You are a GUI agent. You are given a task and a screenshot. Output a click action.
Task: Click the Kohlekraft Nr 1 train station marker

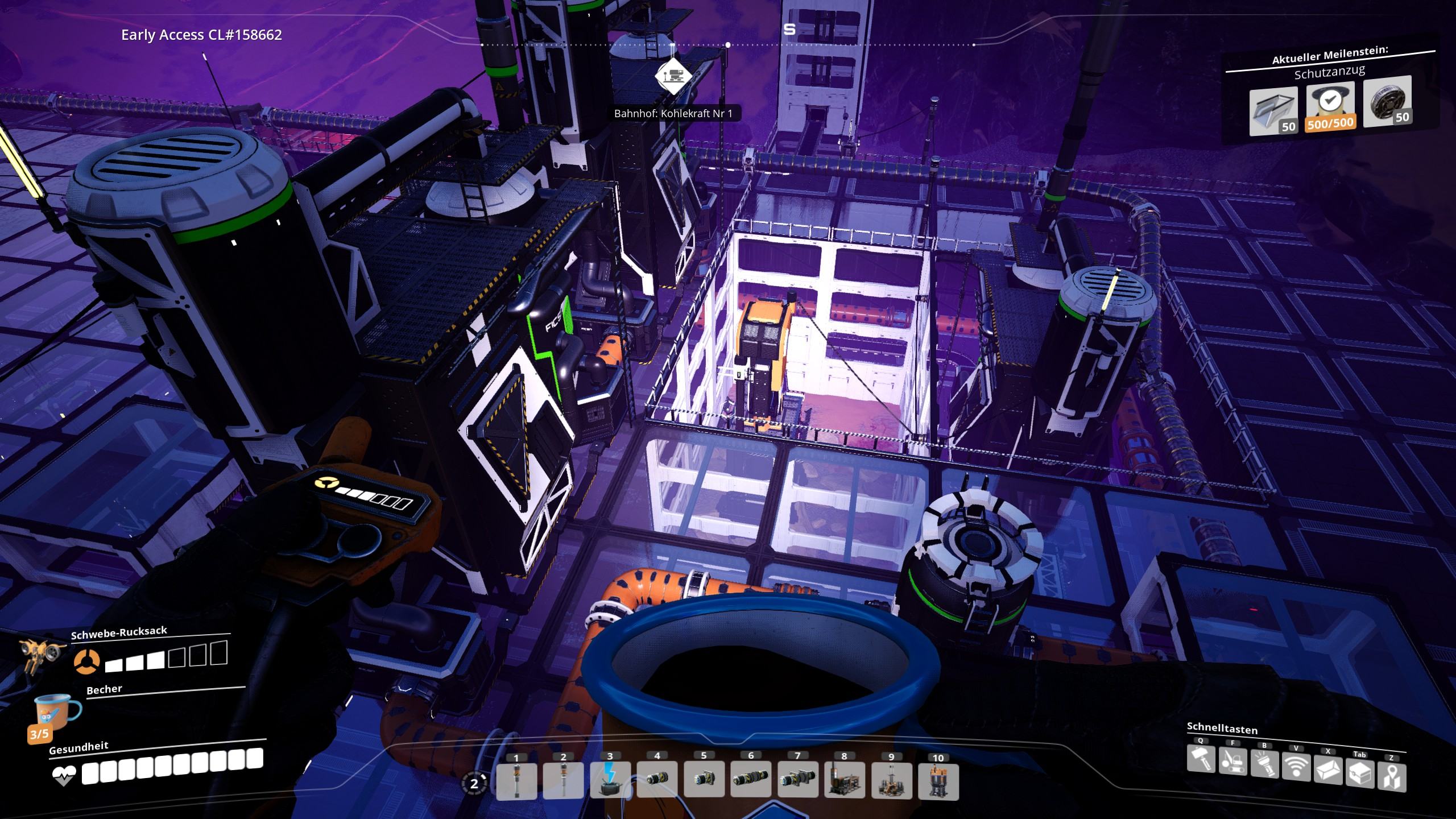[673, 76]
